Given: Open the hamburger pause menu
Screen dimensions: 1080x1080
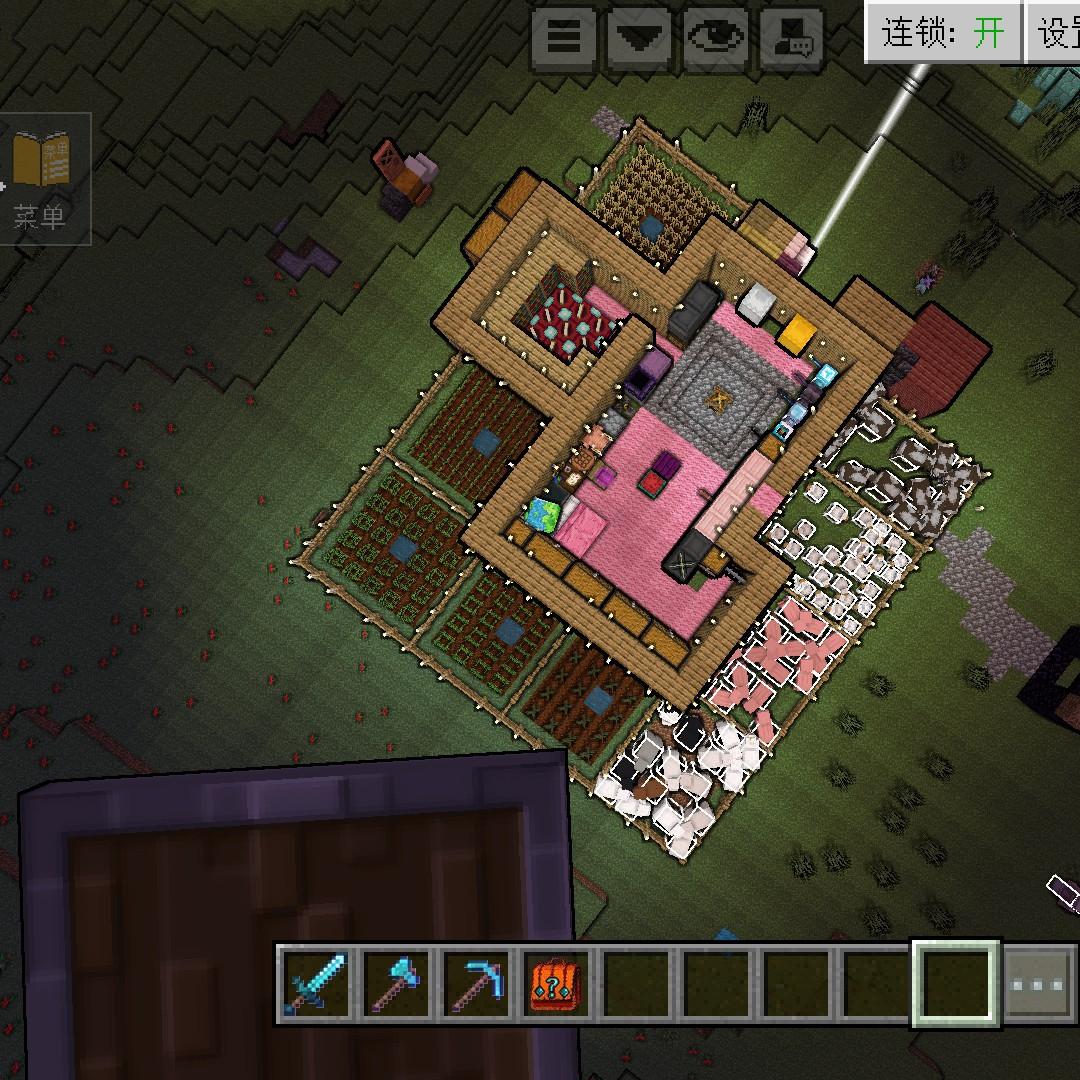Looking at the screenshot, I should (564, 38).
